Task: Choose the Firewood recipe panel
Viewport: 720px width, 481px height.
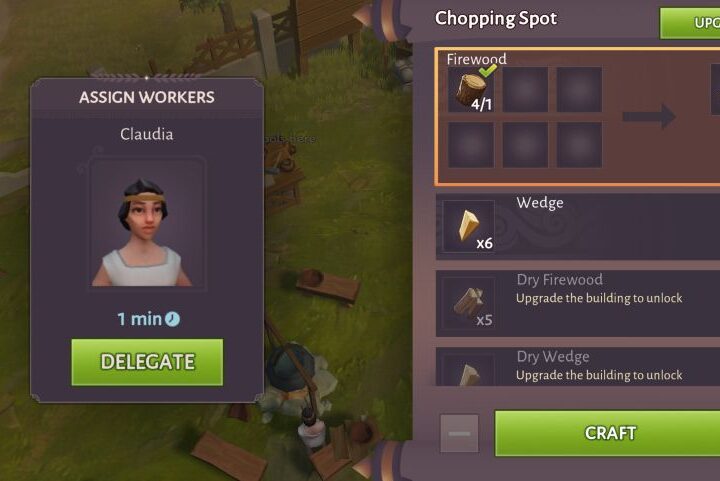Action: tap(577, 117)
